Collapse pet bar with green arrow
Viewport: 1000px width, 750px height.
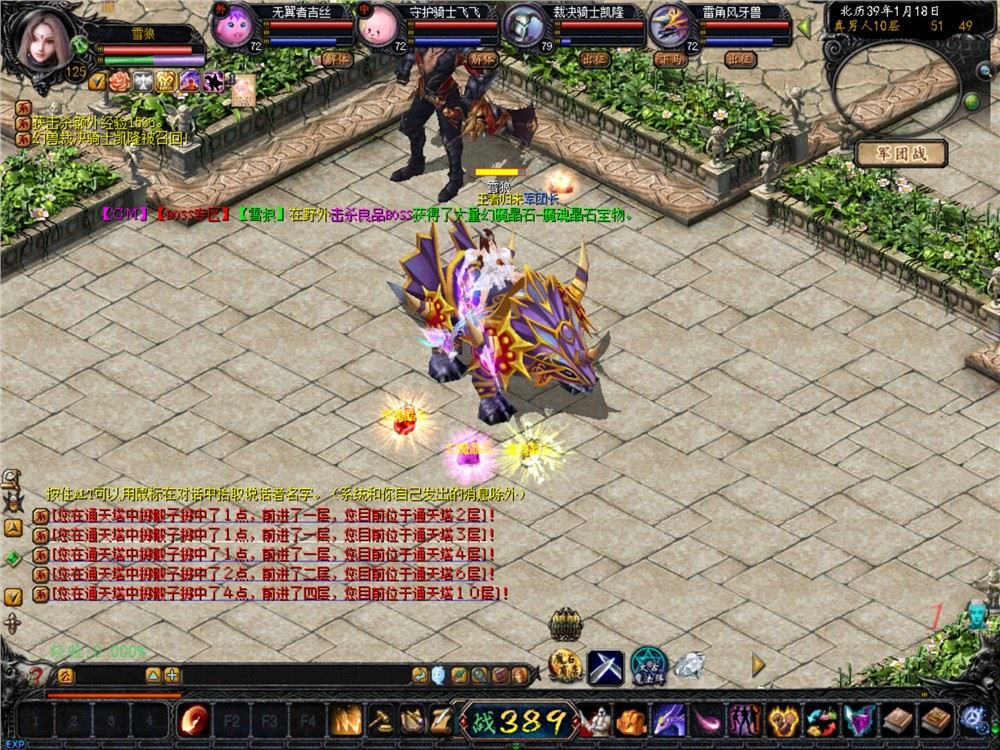(x=803, y=27)
